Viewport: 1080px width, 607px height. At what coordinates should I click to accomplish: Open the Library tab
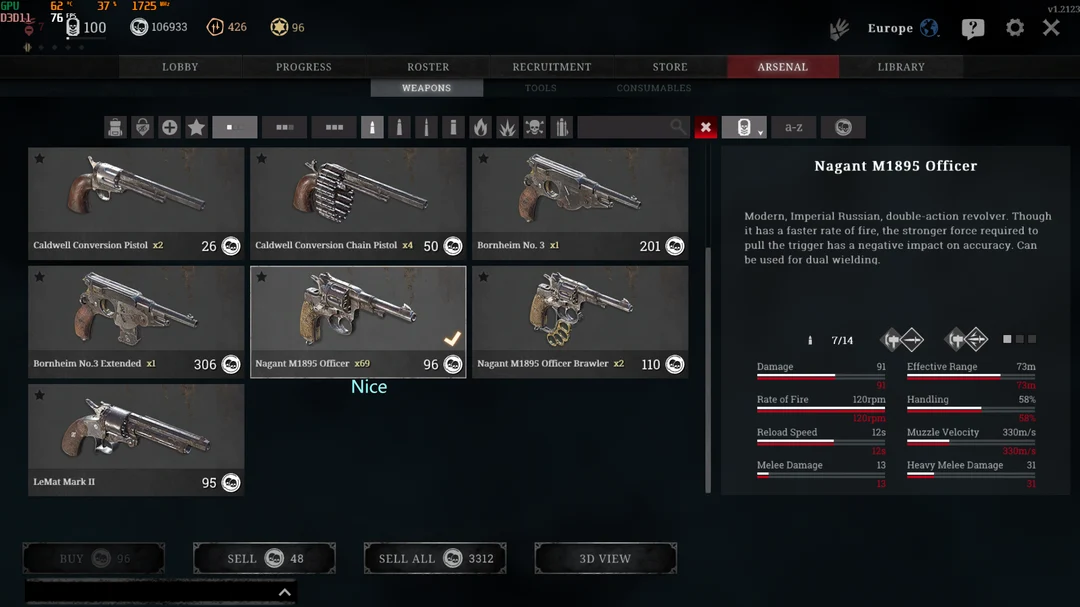(901, 67)
